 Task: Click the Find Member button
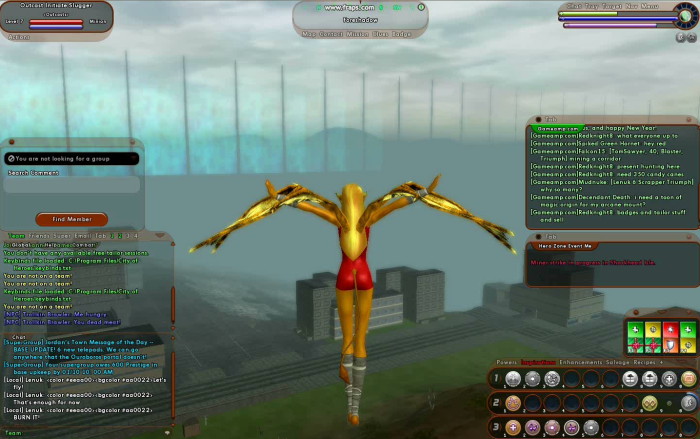coord(72,219)
